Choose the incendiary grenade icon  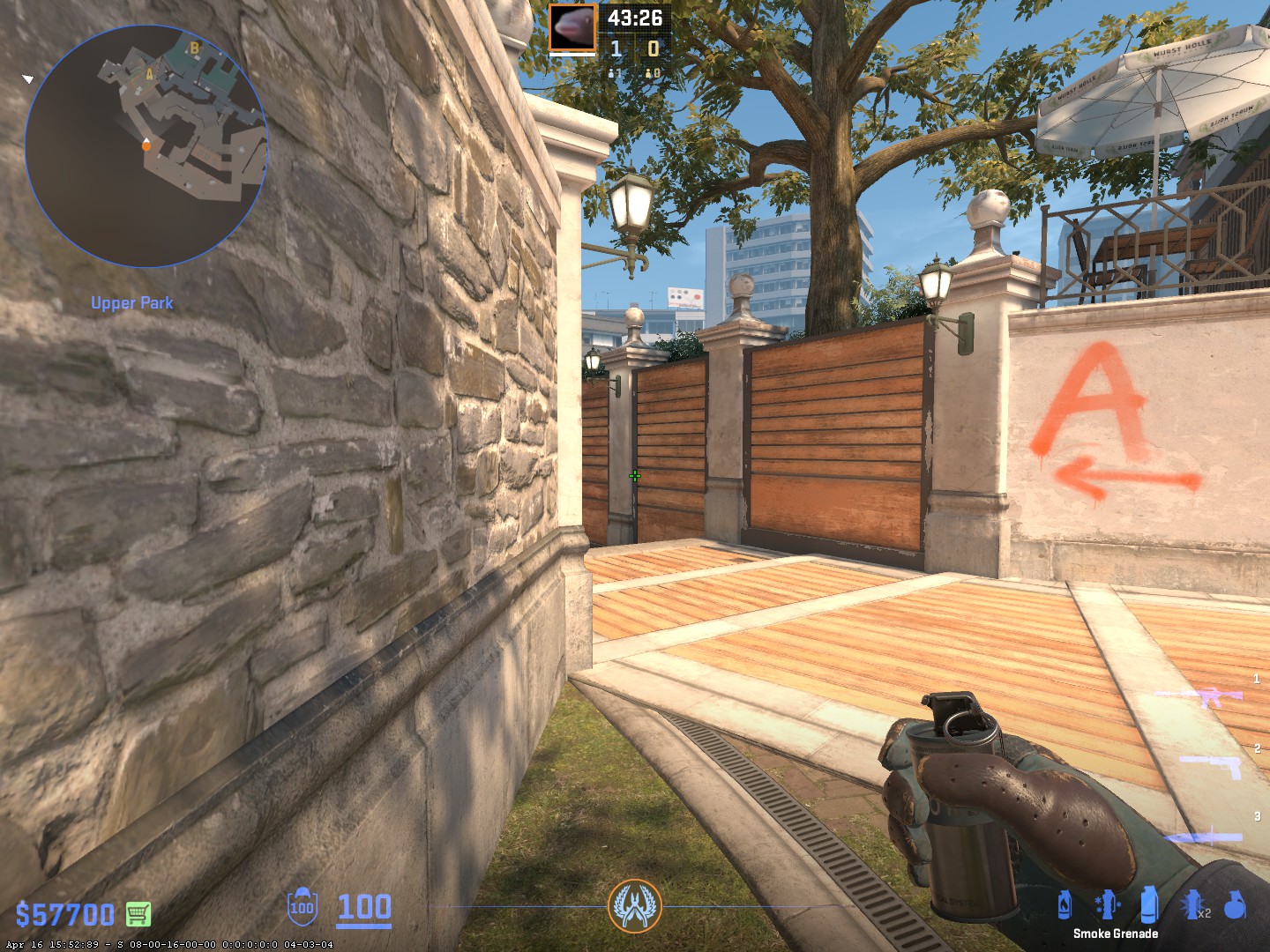coord(1065,904)
